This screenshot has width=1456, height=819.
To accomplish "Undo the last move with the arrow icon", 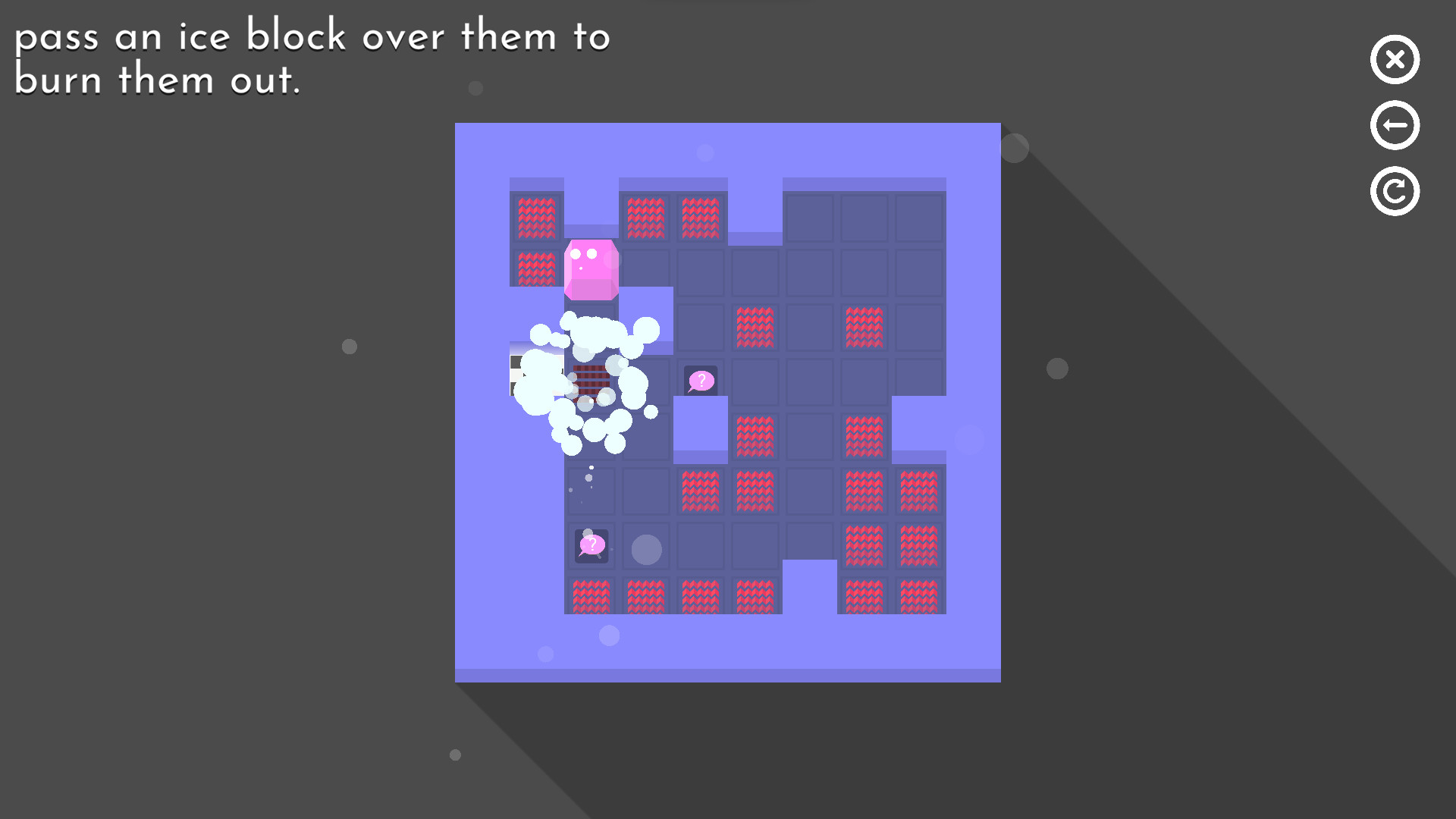I will 1395,124.
